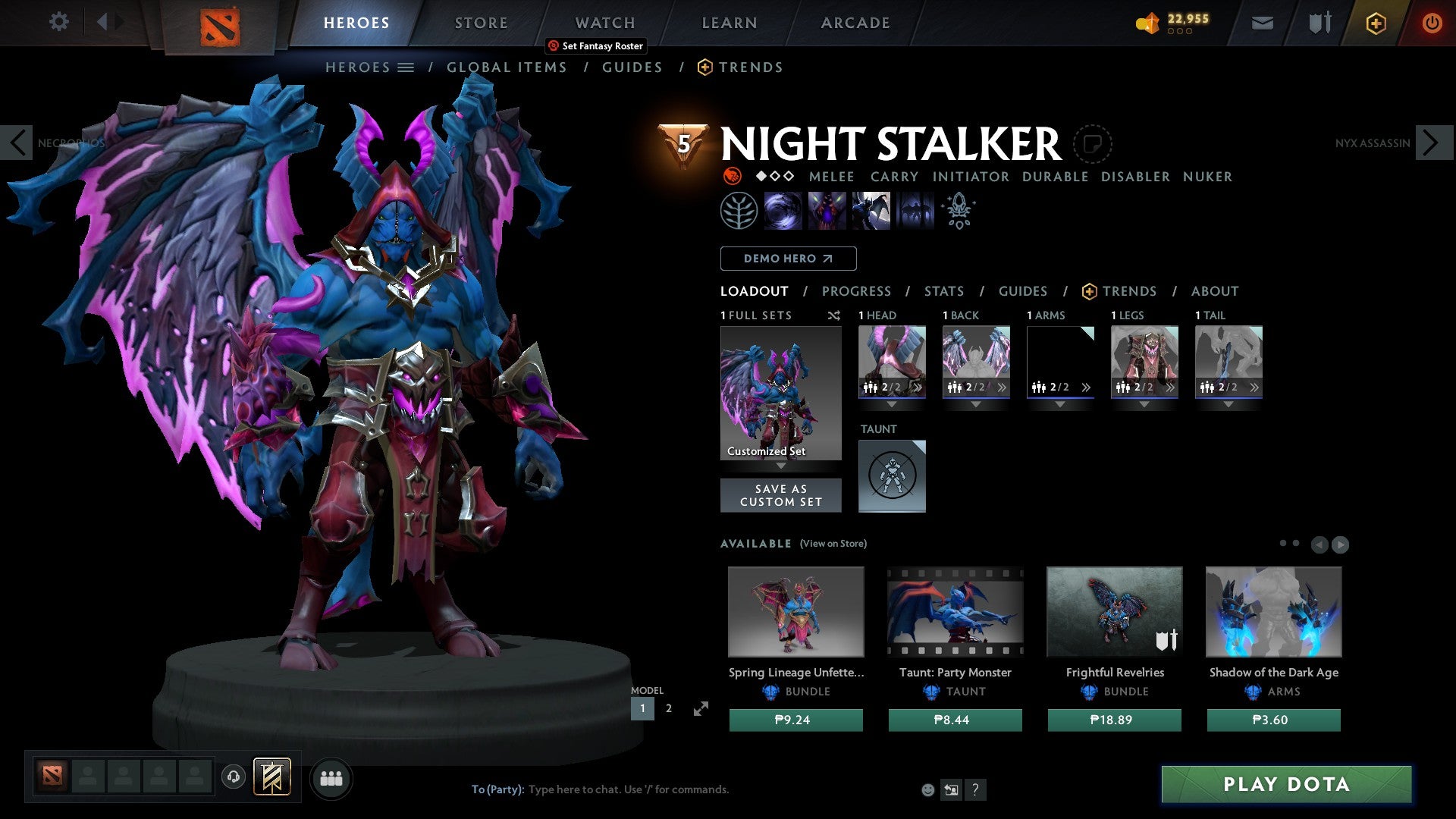Click the friends list icon near chat bar
The width and height of the screenshot is (1456, 819).
[331, 777]
